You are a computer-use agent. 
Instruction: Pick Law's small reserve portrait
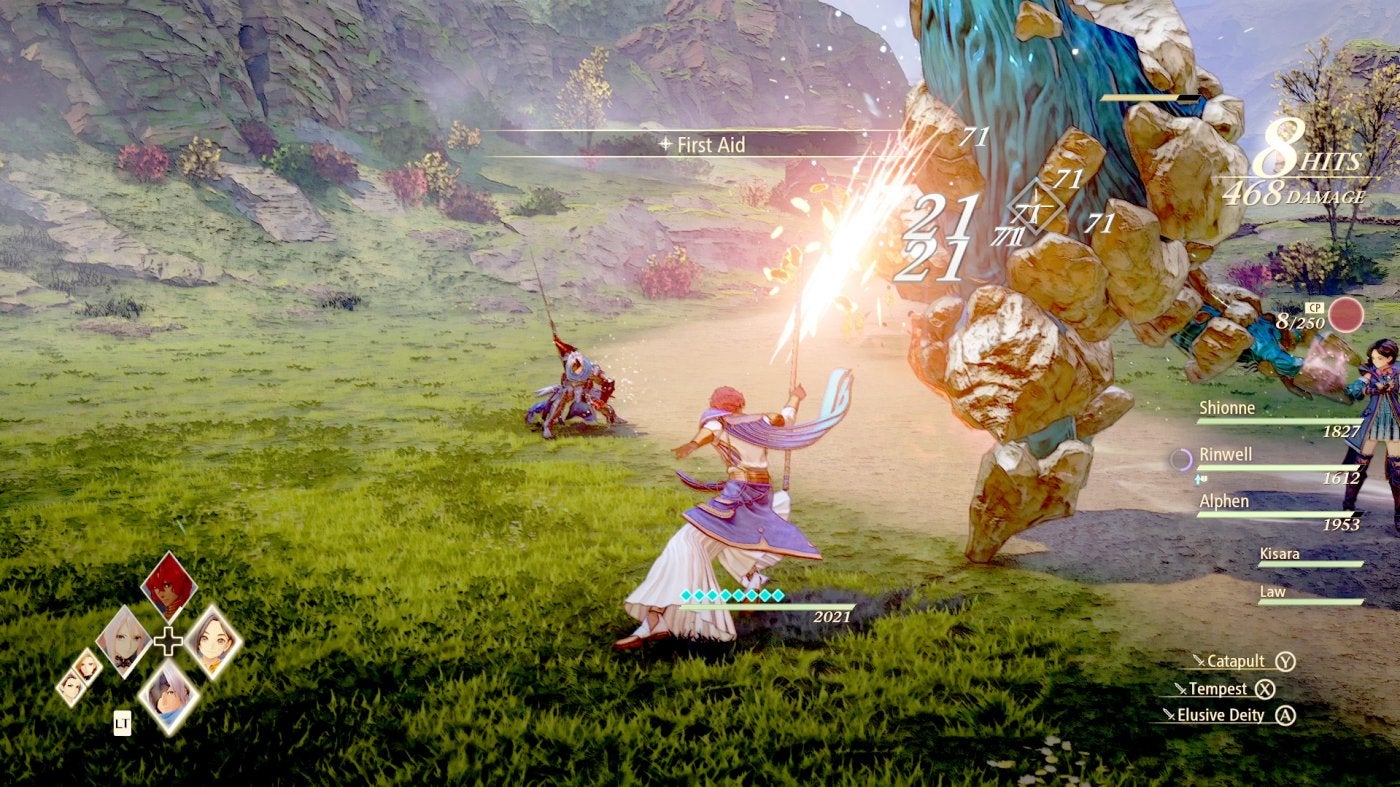(70, 687)
